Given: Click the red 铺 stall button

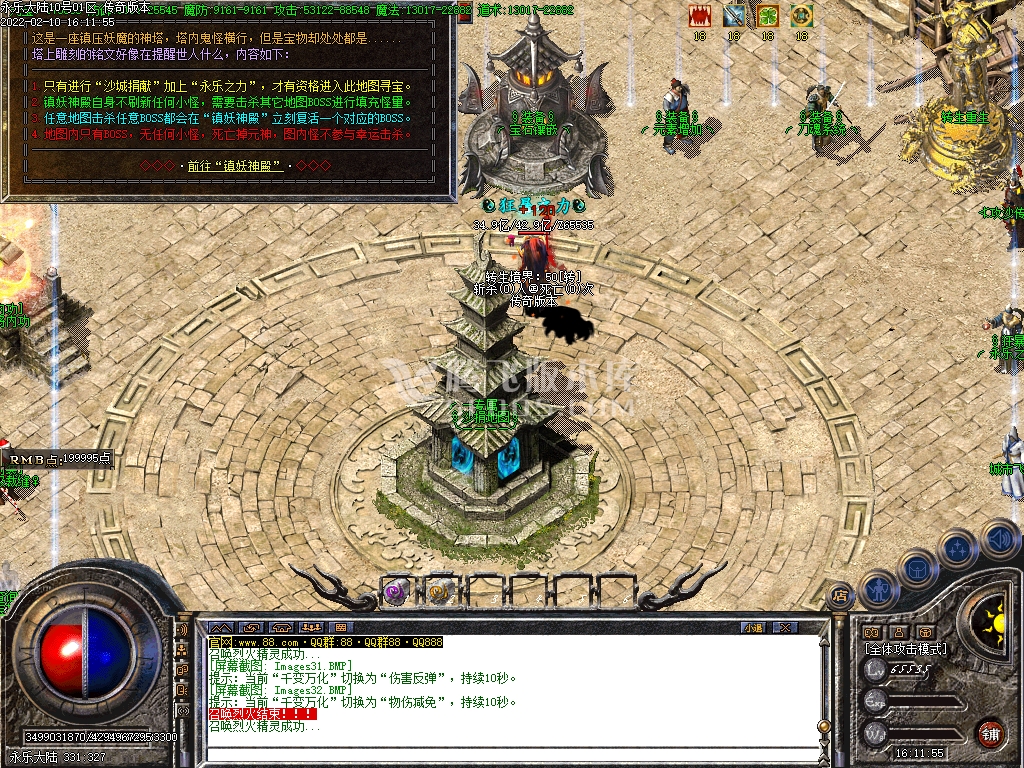Looking at the screenshot, I should 990,732.
